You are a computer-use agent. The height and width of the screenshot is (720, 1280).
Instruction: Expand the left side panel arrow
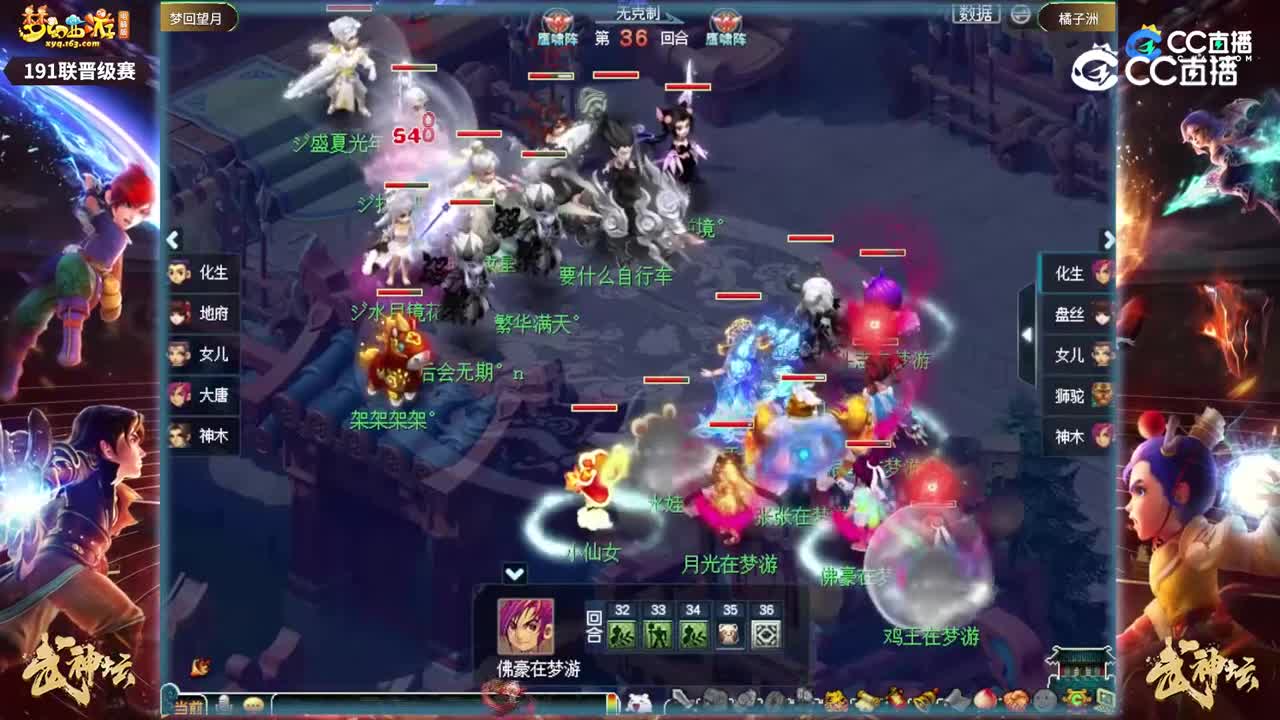pos(172,240)
